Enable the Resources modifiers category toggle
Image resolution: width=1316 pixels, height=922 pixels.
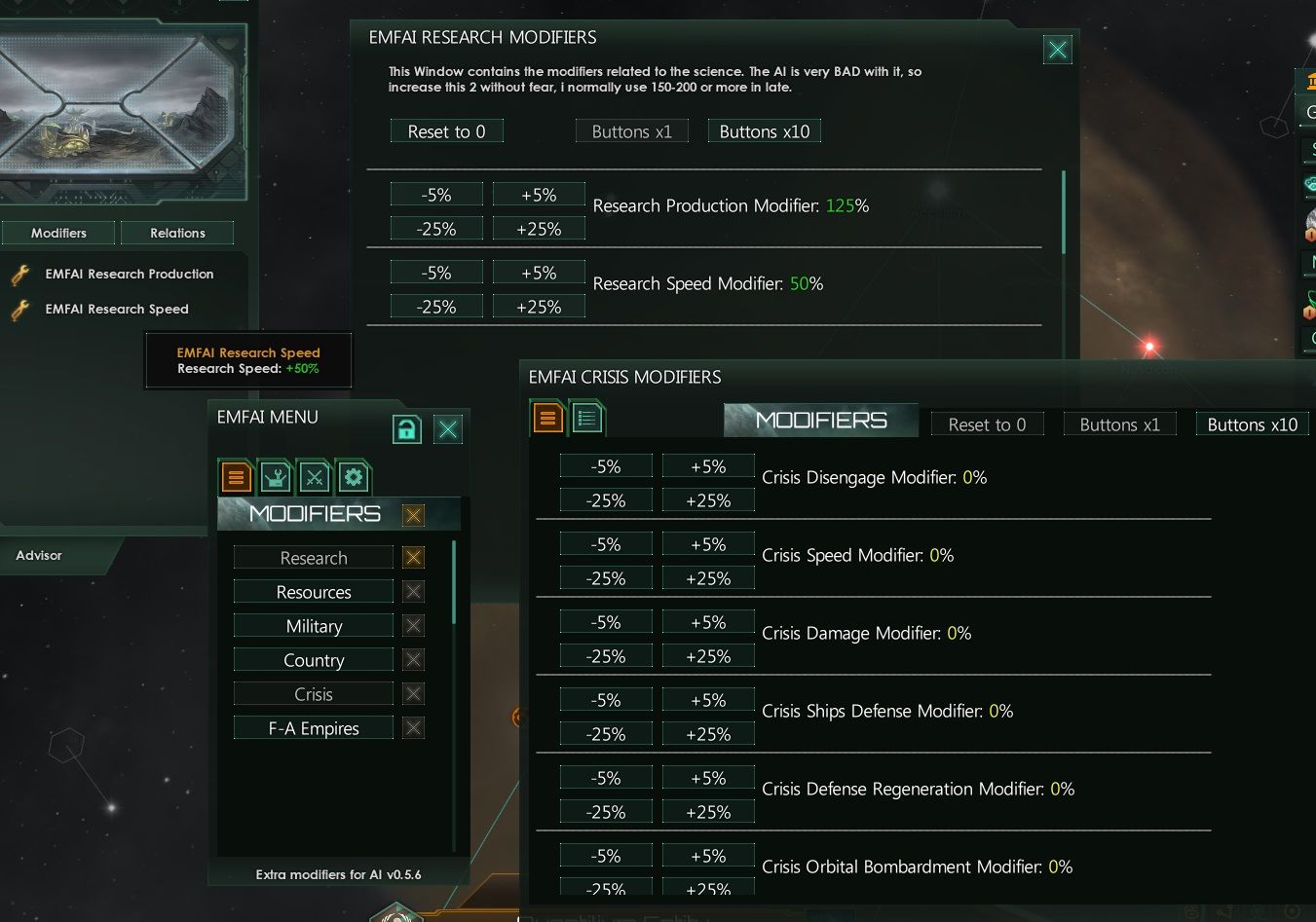pos(412,591)
